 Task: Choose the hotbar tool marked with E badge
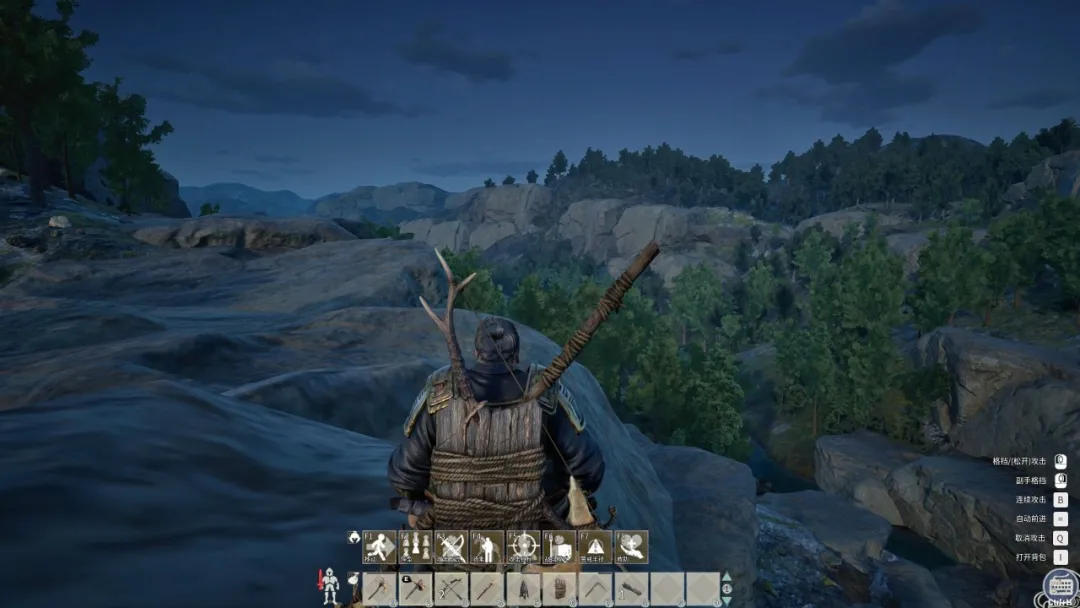pyautogui.click(x=415, y=589)
